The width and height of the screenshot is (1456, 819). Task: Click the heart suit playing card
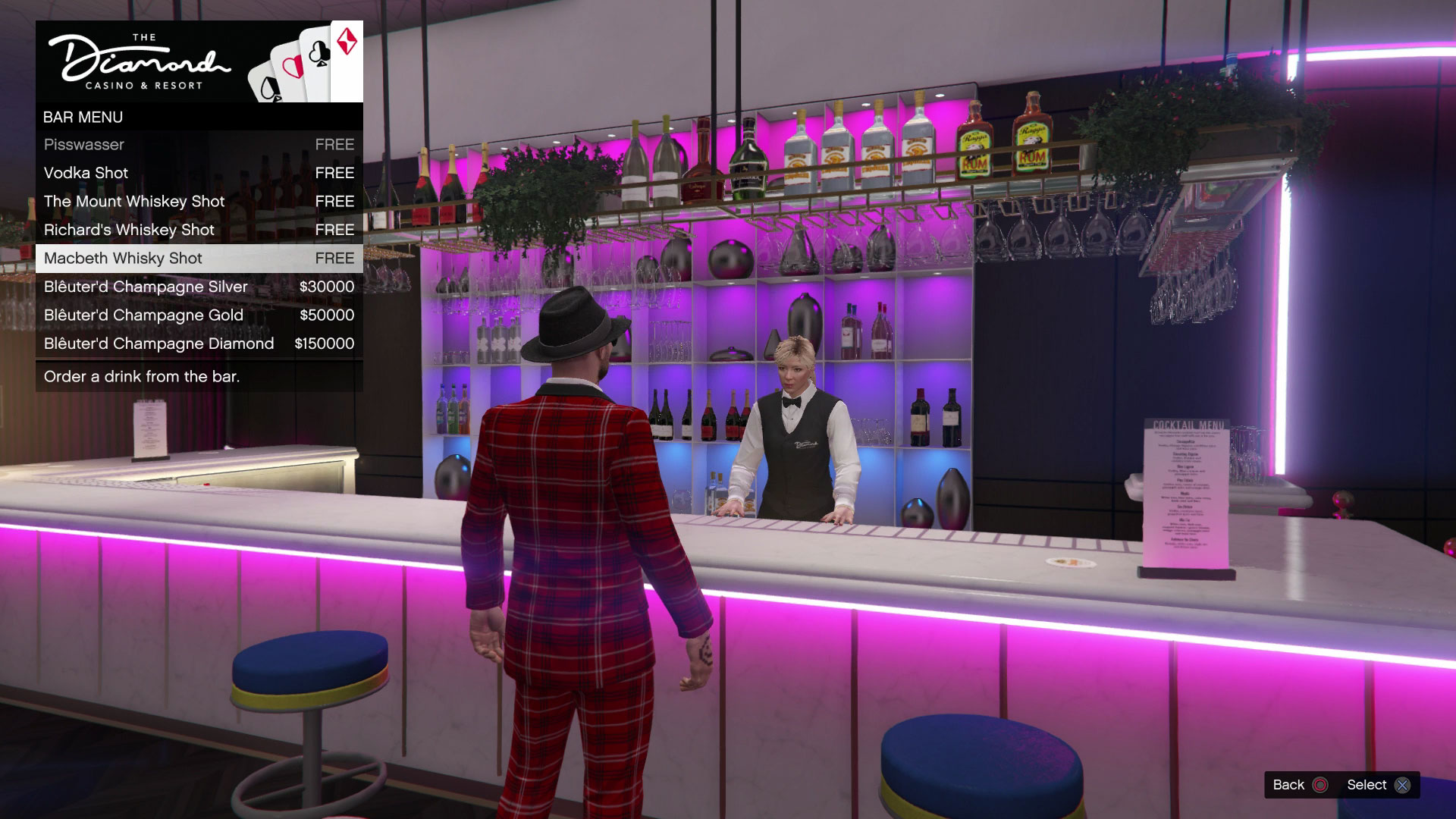pos(294,68)
